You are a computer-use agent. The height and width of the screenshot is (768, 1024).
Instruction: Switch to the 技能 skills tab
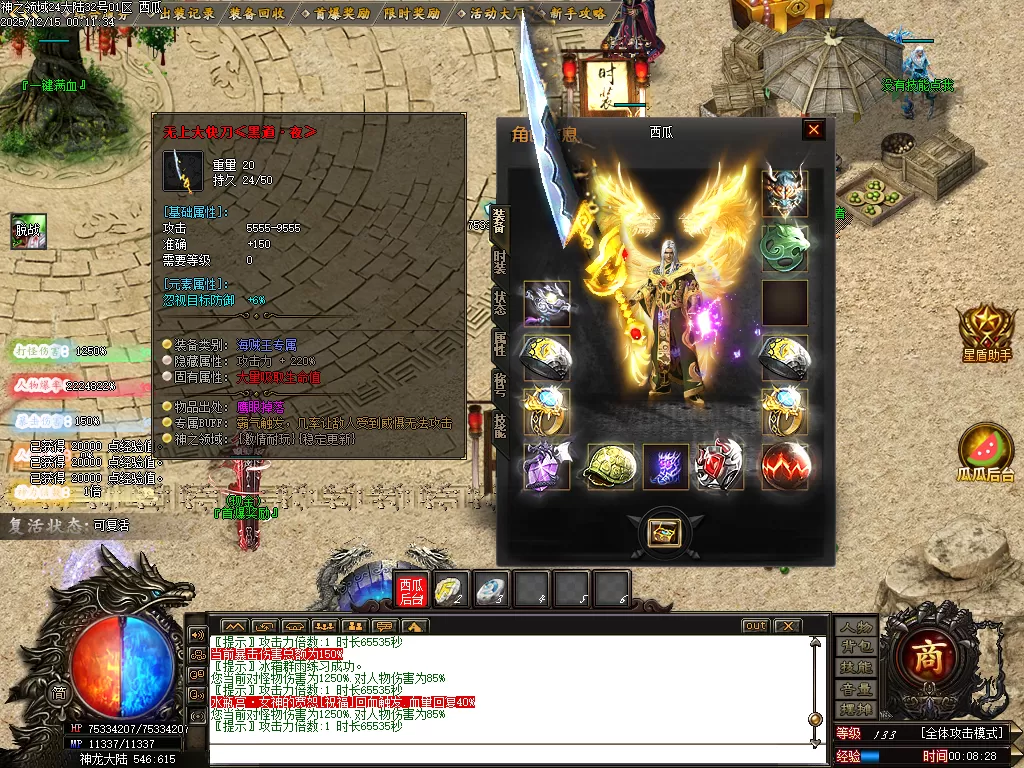(x=499, y=425)
